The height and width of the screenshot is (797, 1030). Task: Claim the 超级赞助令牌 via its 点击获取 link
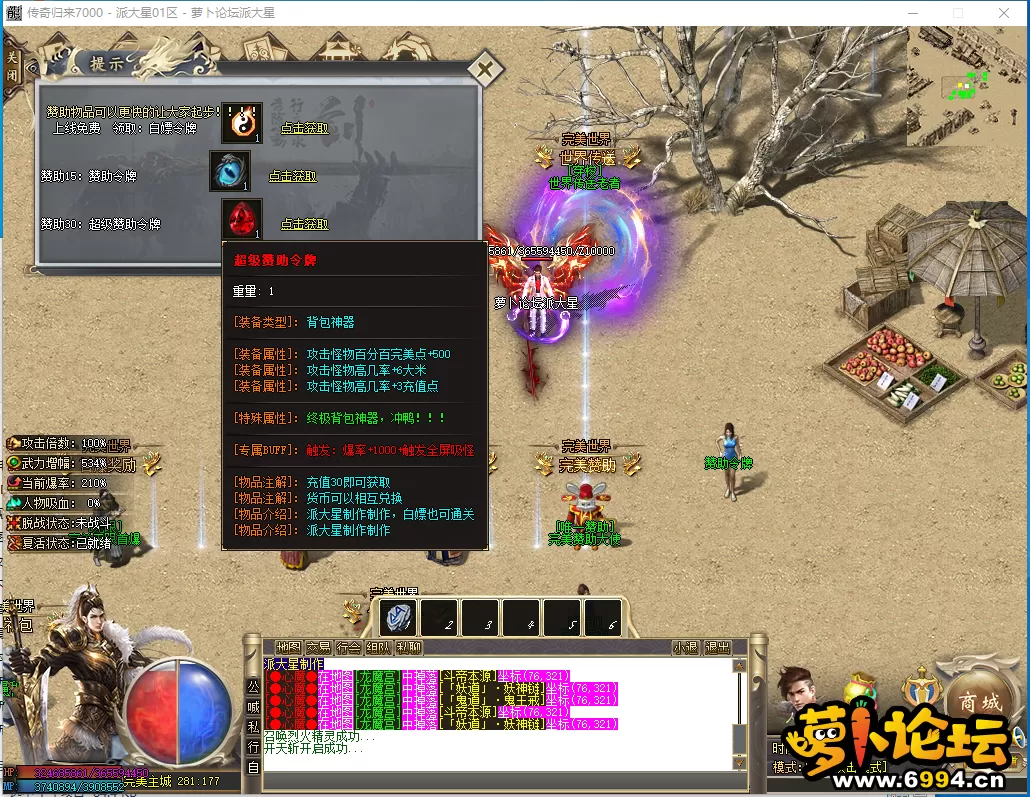[304, 224]
